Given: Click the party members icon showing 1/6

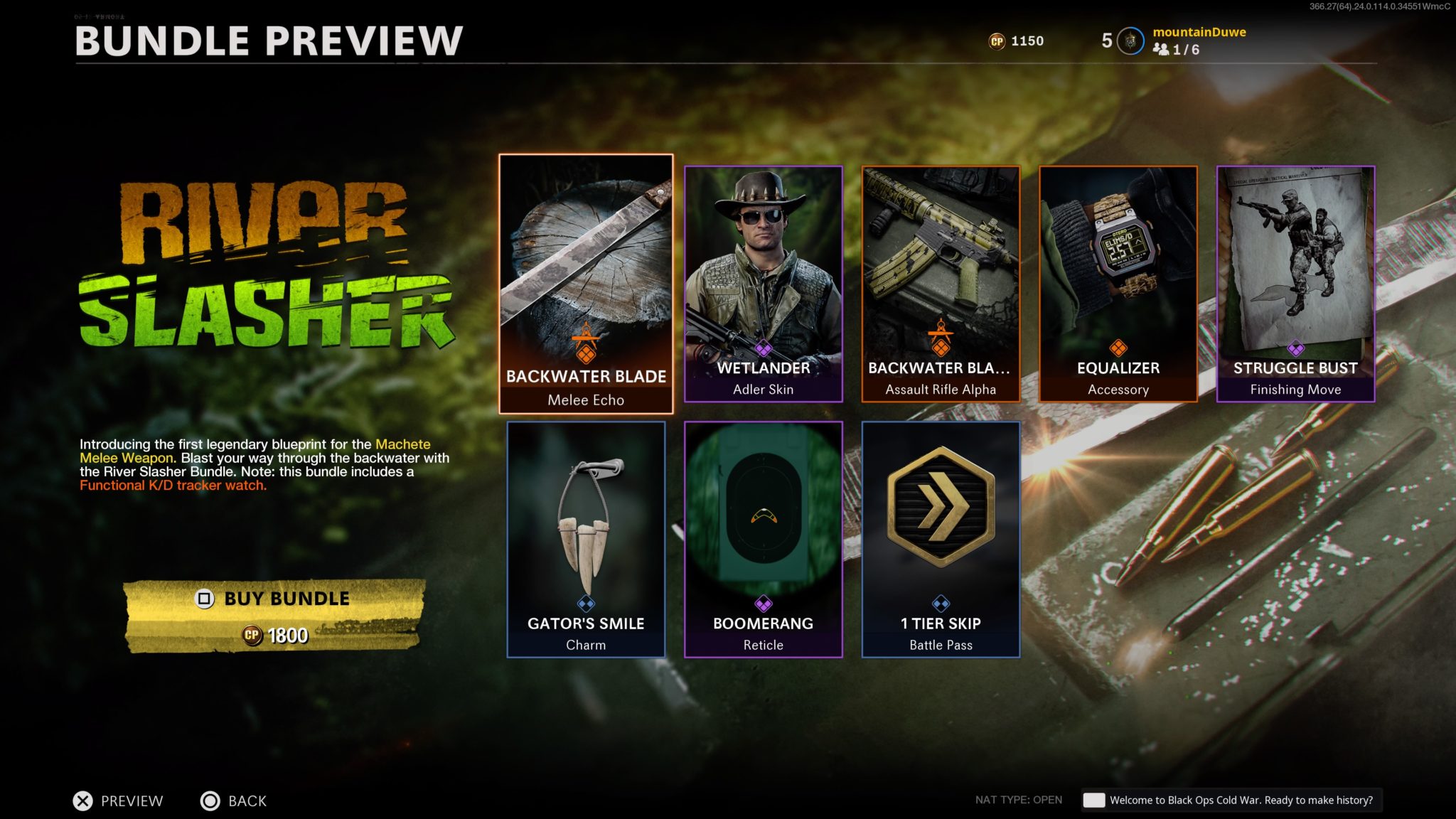Looking at the screenshot, I should pyautogui.click(x=1164, y=50).
